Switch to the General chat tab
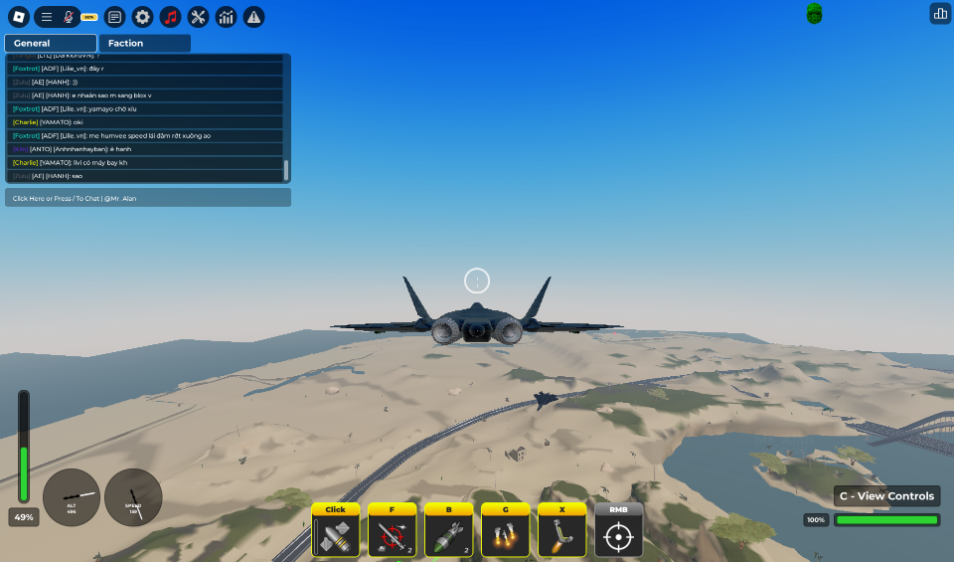 [x=50, y=43]
